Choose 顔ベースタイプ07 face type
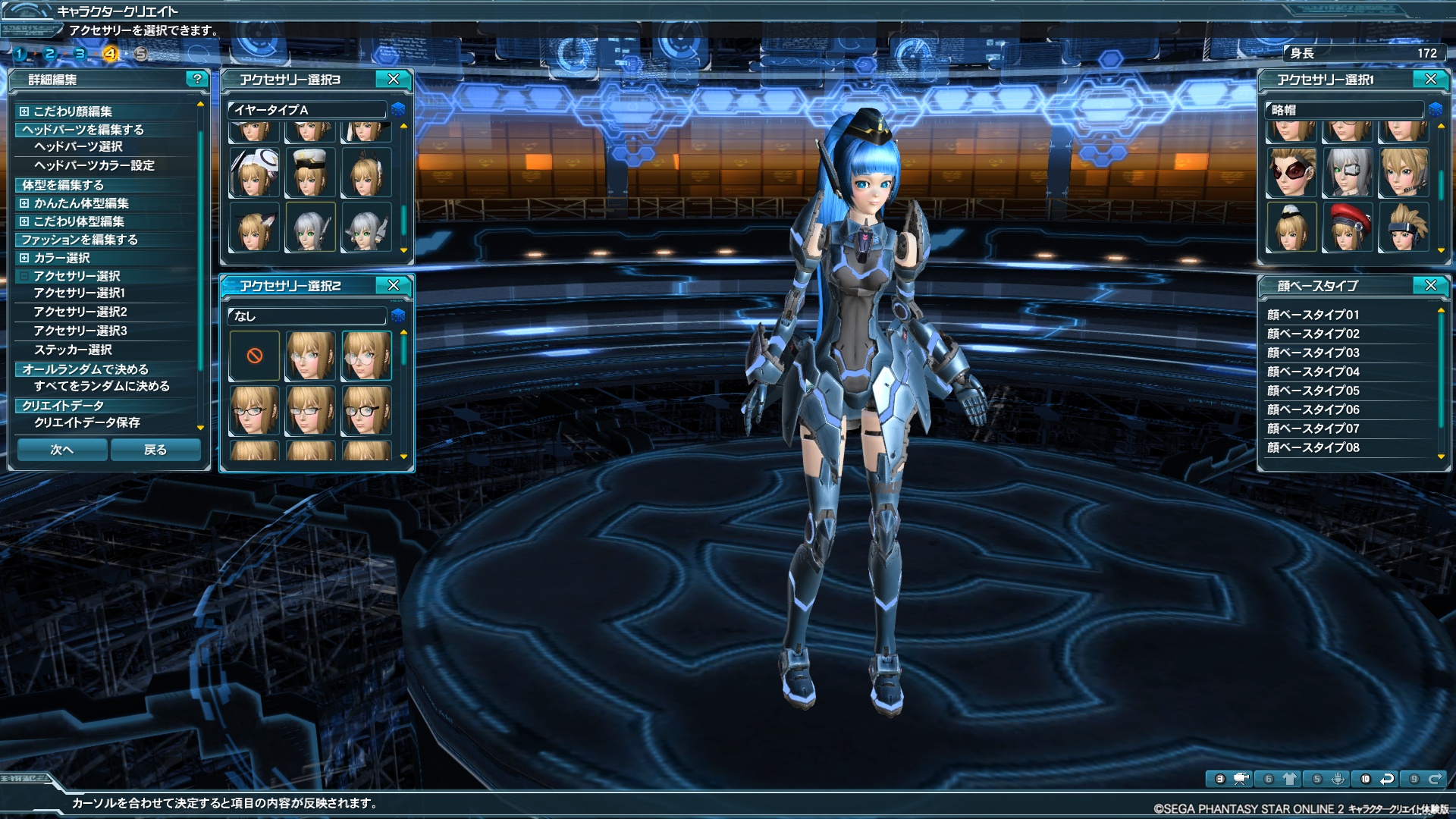 [1313, 428]
